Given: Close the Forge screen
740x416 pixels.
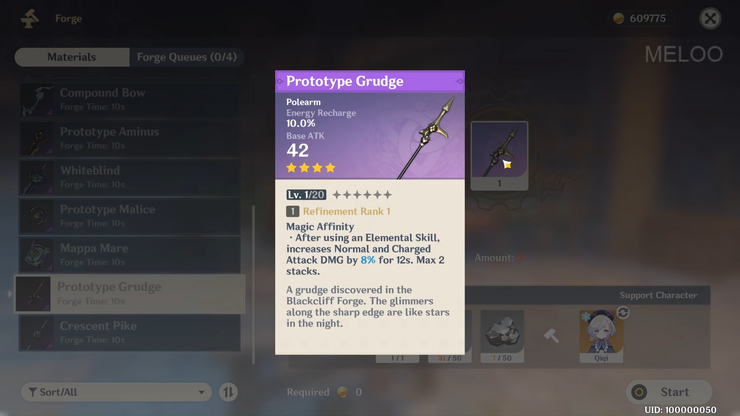Looking at the screenshot, I should (710, 18).
